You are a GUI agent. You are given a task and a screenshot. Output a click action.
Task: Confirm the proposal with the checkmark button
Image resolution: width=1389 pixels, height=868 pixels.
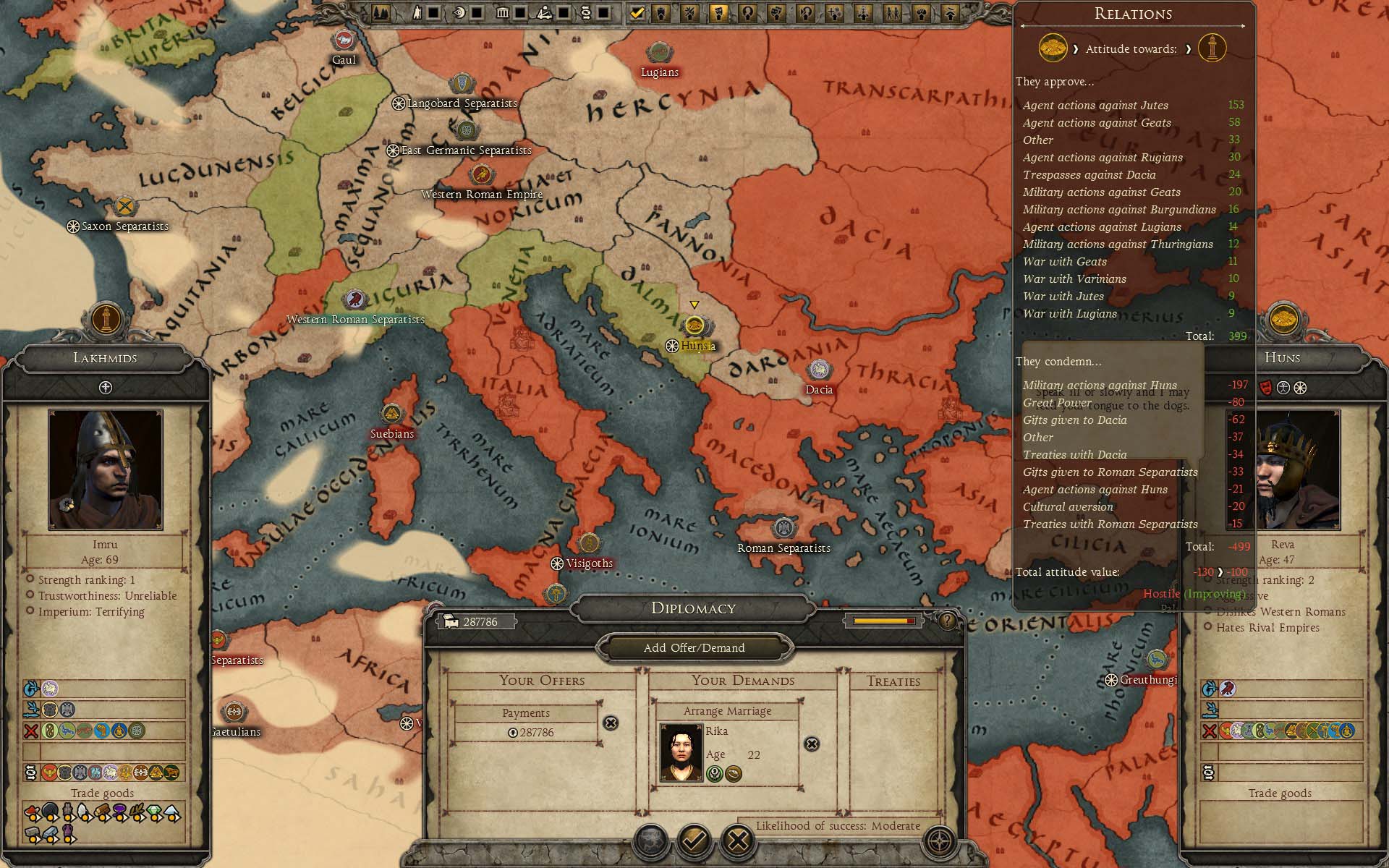pyautogui.click(x=694, y=841)
